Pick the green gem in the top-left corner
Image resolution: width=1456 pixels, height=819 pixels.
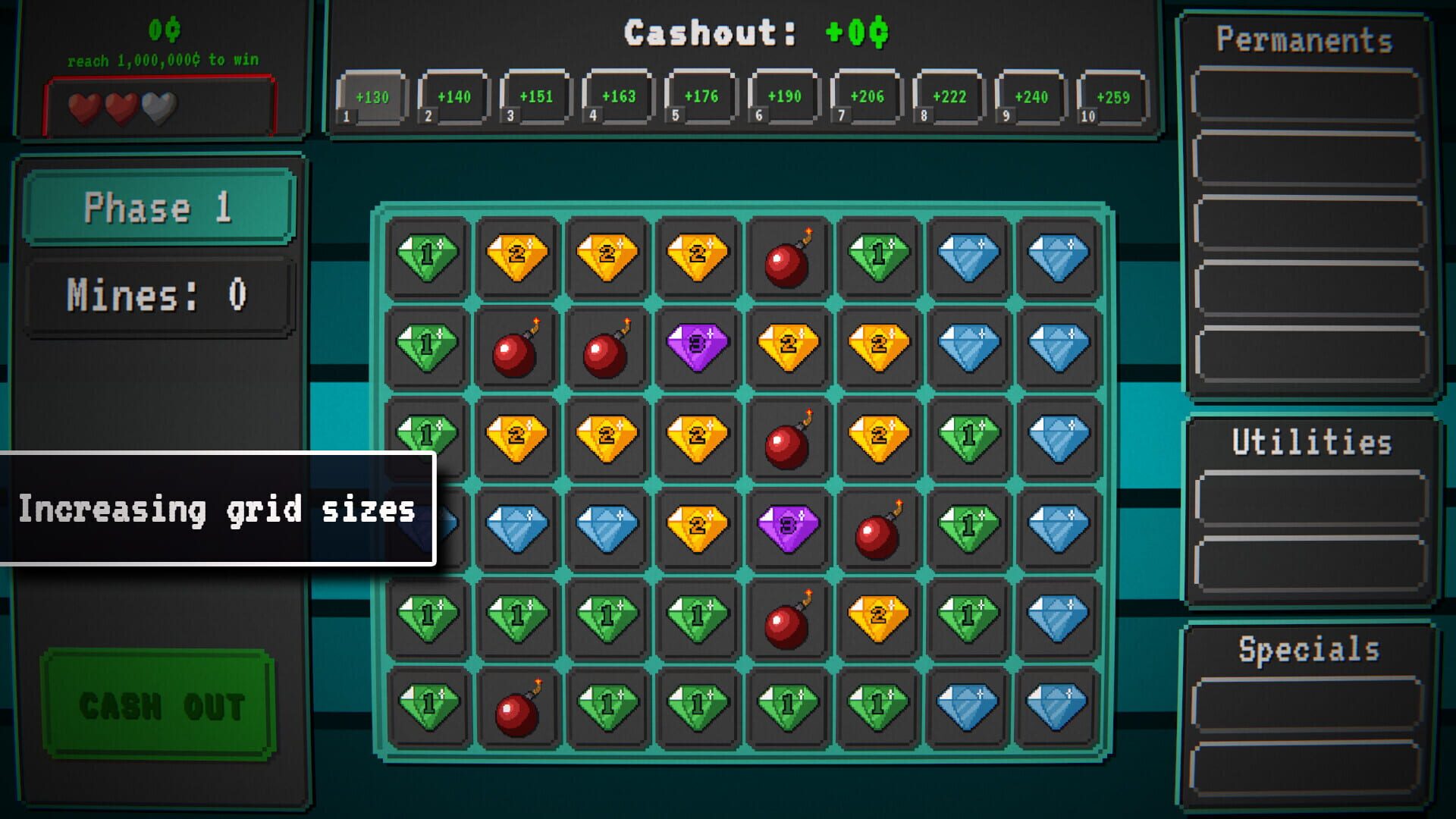(x=427, y=256)
